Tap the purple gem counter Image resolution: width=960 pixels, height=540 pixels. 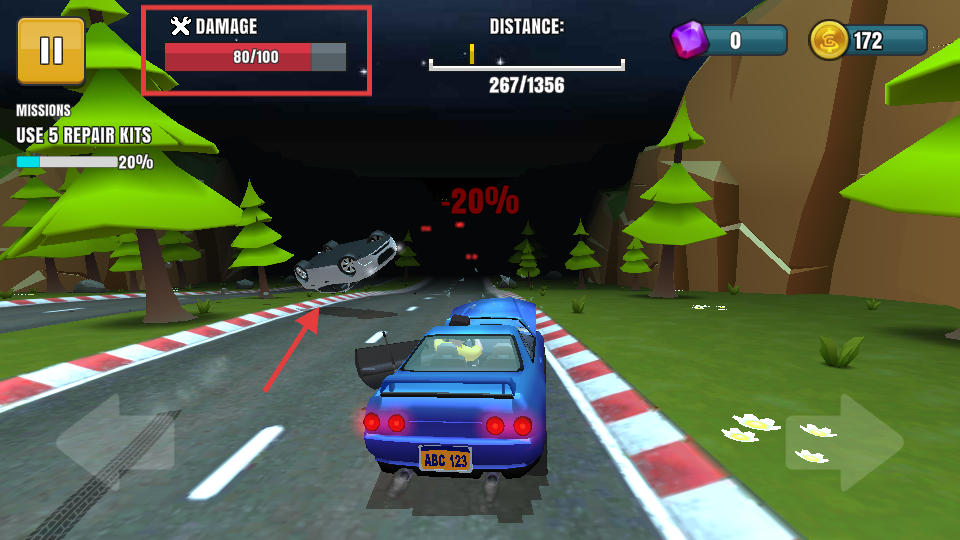click(729, 41)
